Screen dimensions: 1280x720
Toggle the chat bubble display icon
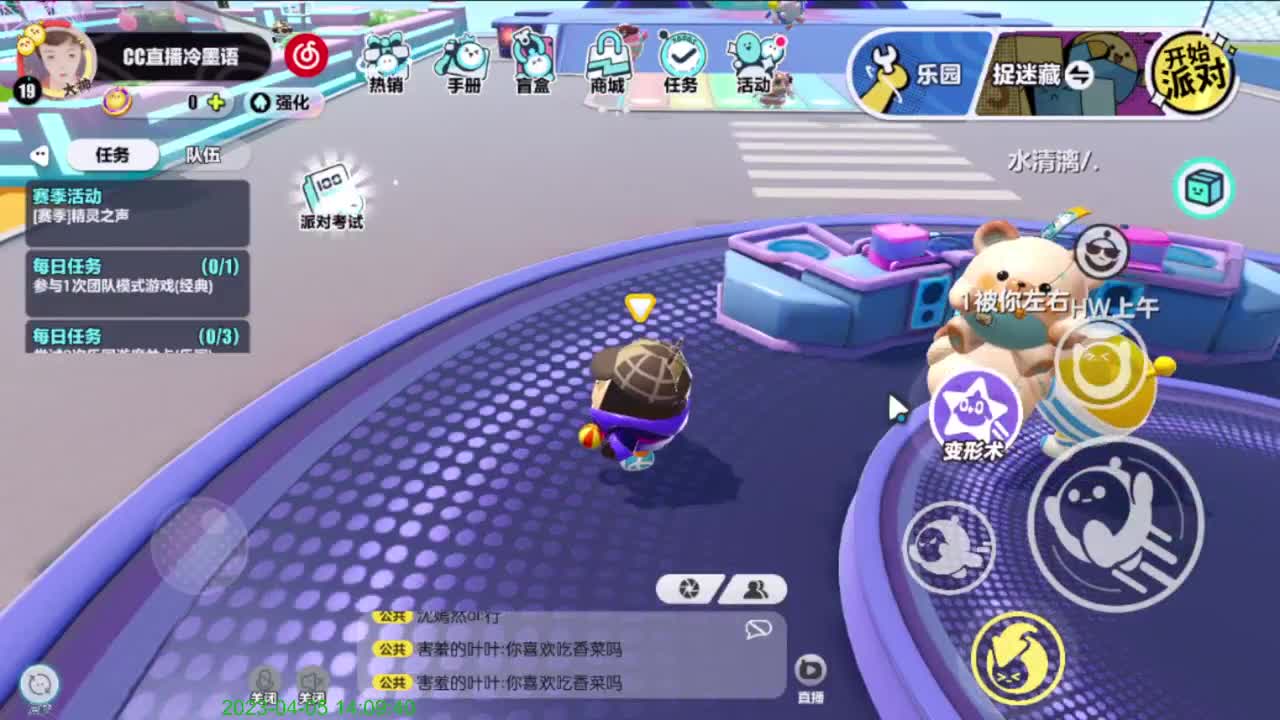pyautogui.click(x=757, y=630)
